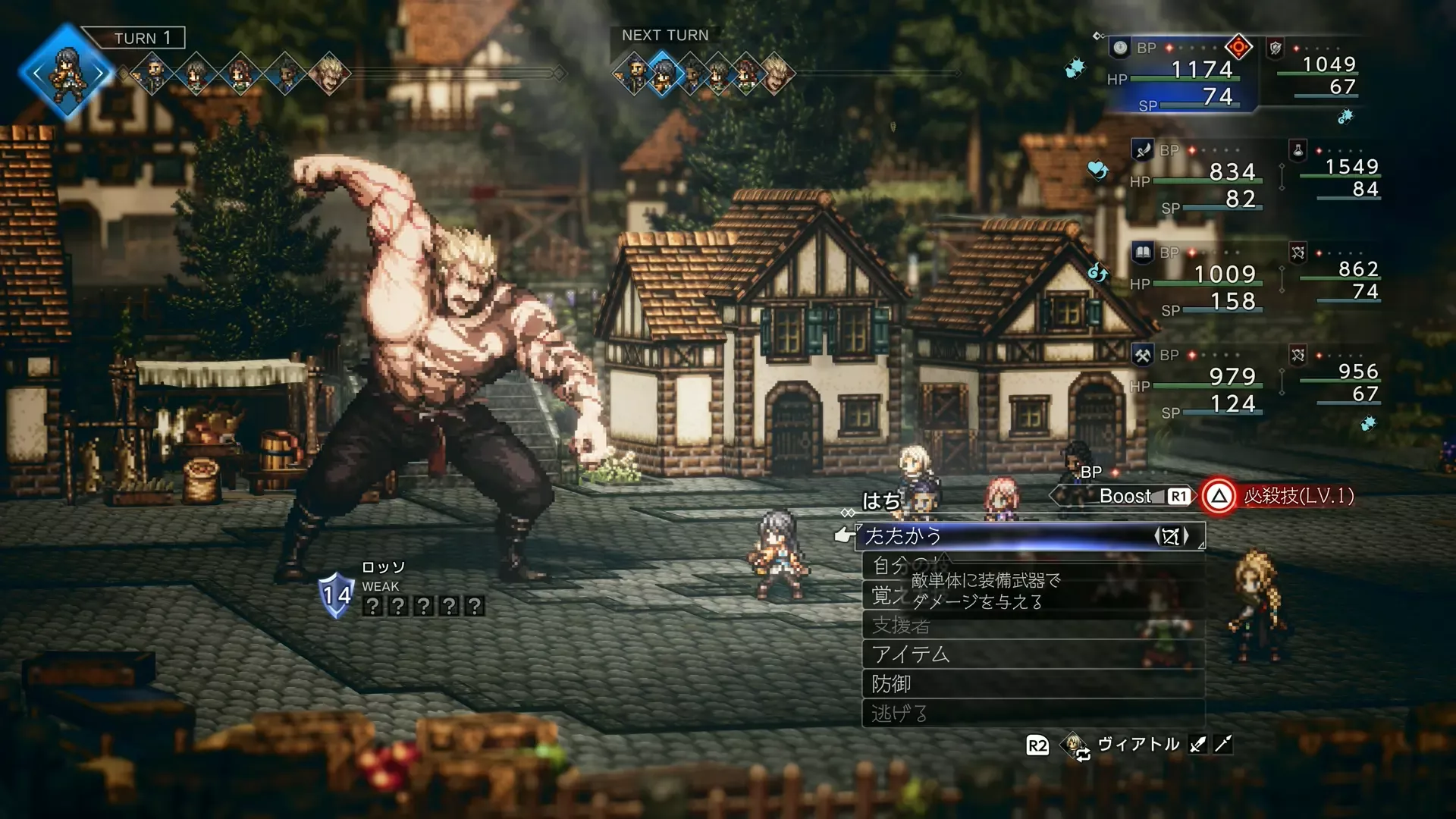Click the weapon icon on the たたかう row
This screenshot has width=1456, height=819.
(1171, 537)
